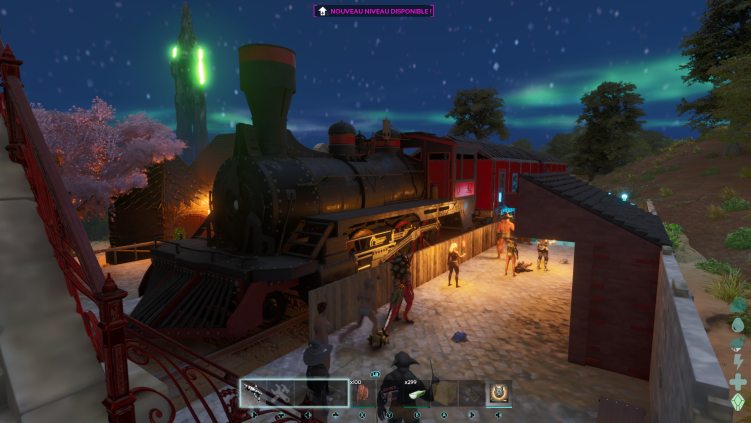Click the "Nouveau niveau disponible" level-up notice
This screenshot has height=423, width=751.
(x=374, y=11)
